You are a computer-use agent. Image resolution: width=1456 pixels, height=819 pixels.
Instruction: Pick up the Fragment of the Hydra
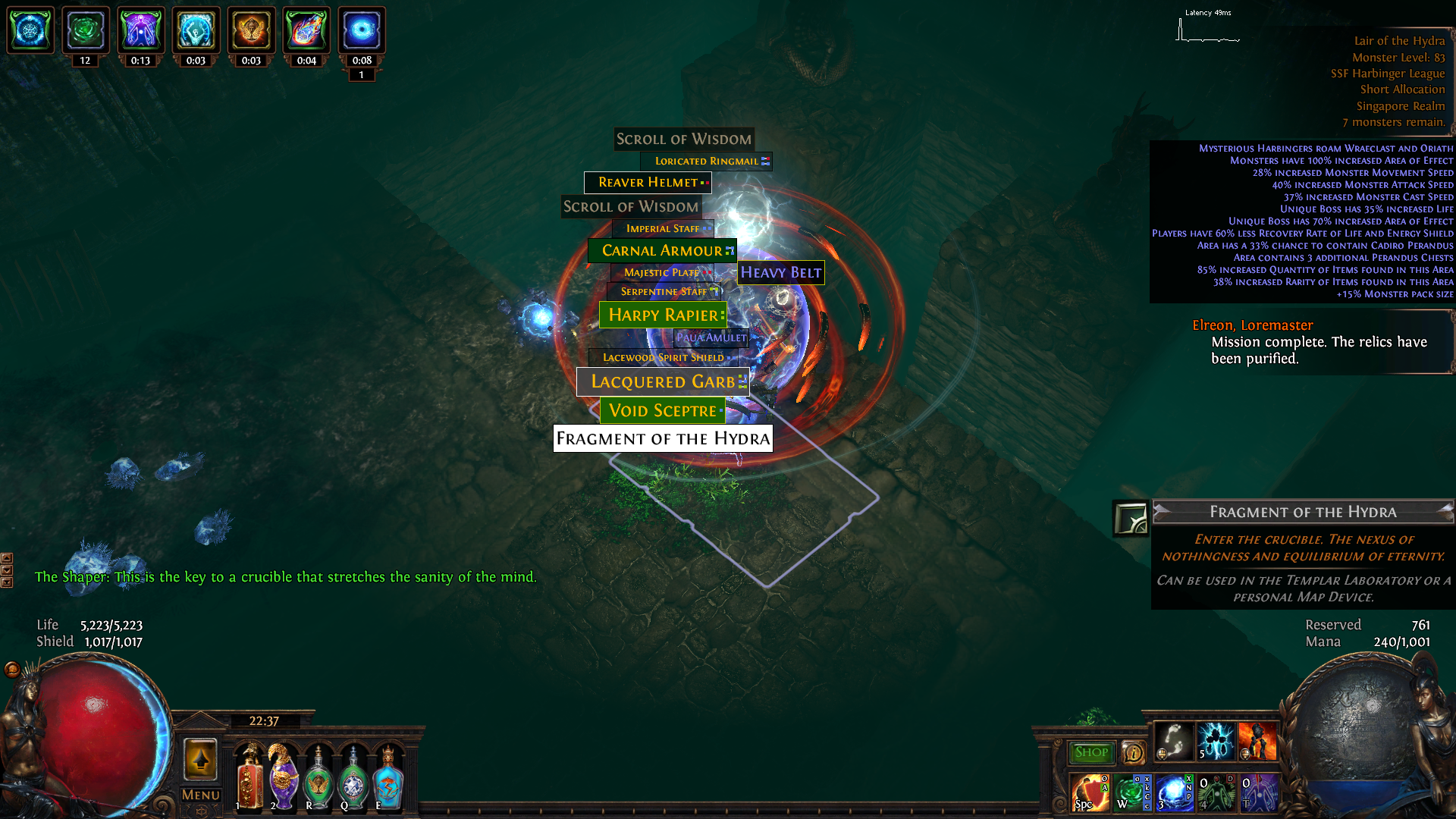pos(663,438)
